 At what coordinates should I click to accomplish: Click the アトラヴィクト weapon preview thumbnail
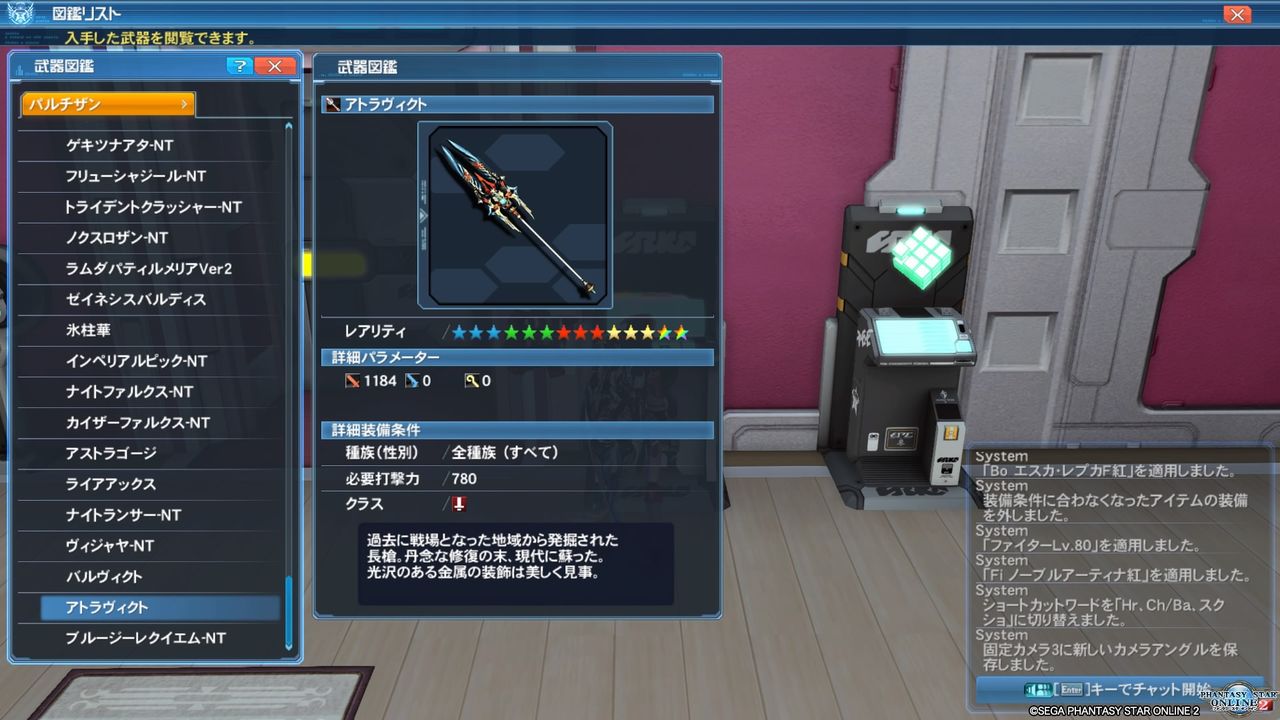click(x=517, y=214)
